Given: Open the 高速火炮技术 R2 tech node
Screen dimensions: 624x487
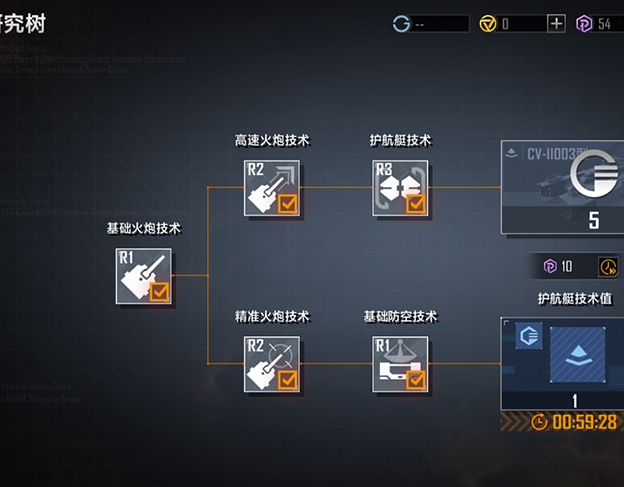Looking at the screenshot, I should click(x=272, y=187).
